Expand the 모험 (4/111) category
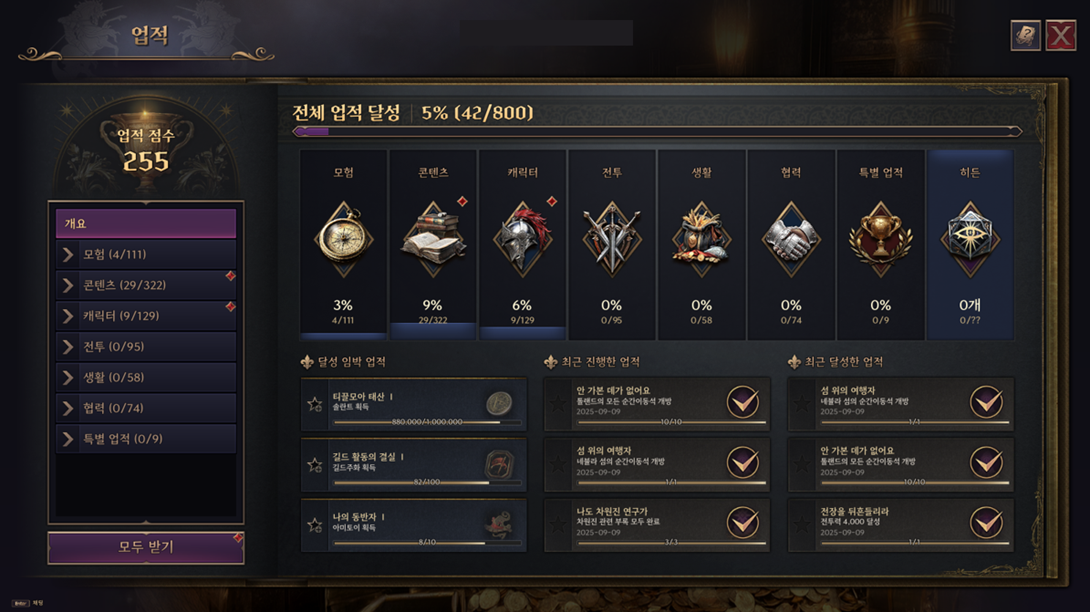This screenshot has width=1090, height=612. click(146, 254)
